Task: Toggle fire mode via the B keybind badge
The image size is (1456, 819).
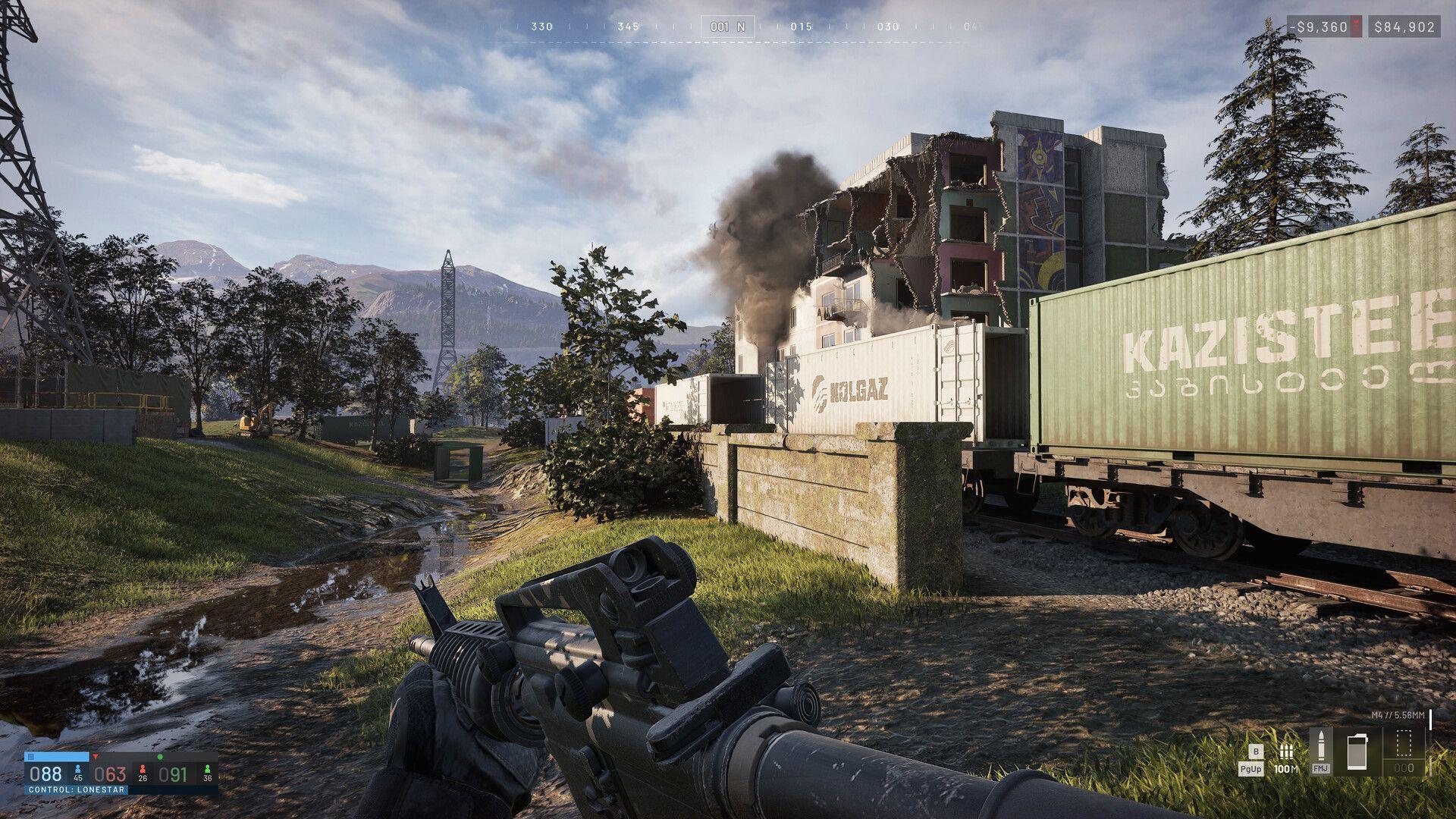Action: tap(1256, 752)
